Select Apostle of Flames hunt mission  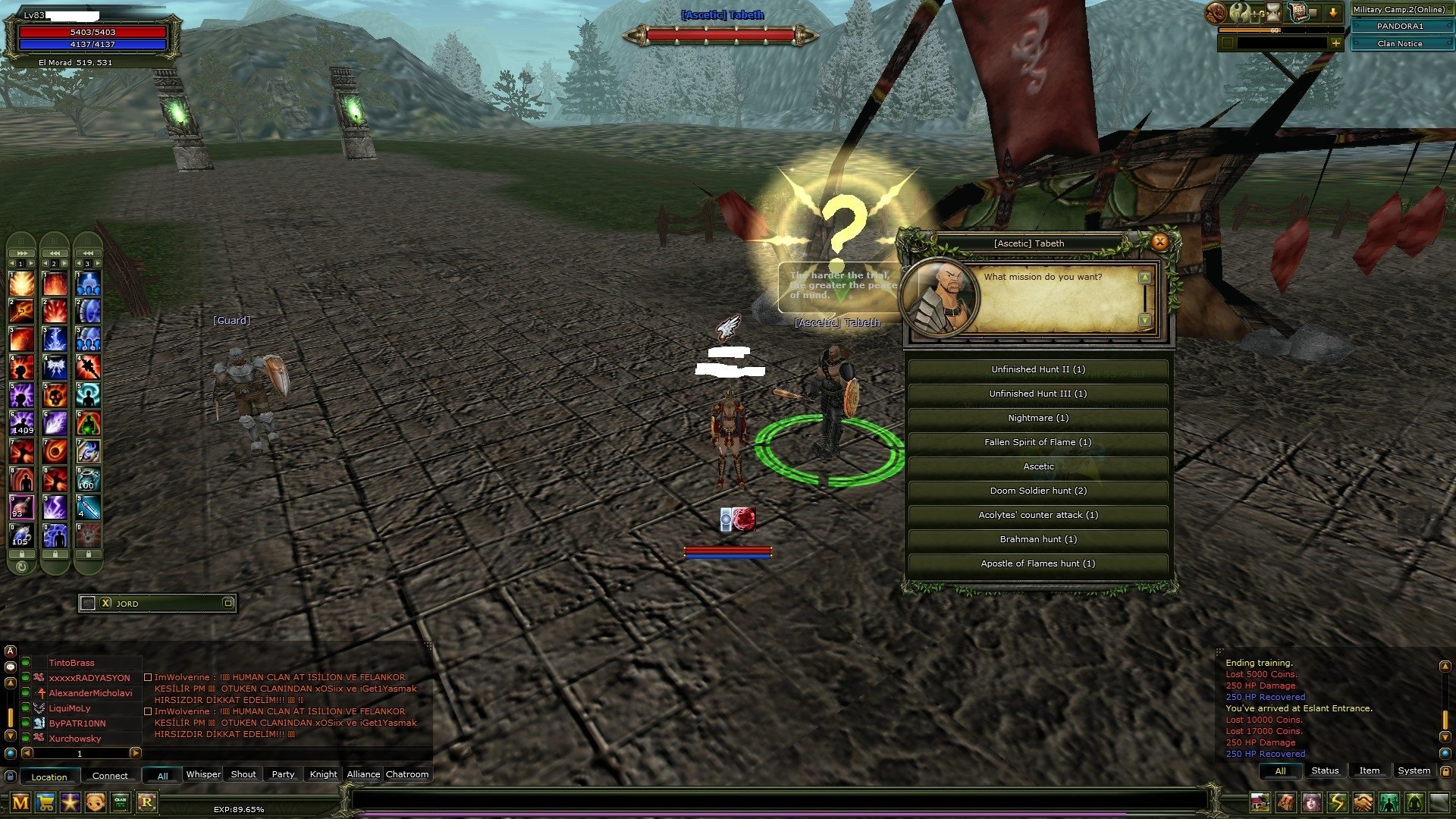pyautogui.click(x=1037, y=563)
